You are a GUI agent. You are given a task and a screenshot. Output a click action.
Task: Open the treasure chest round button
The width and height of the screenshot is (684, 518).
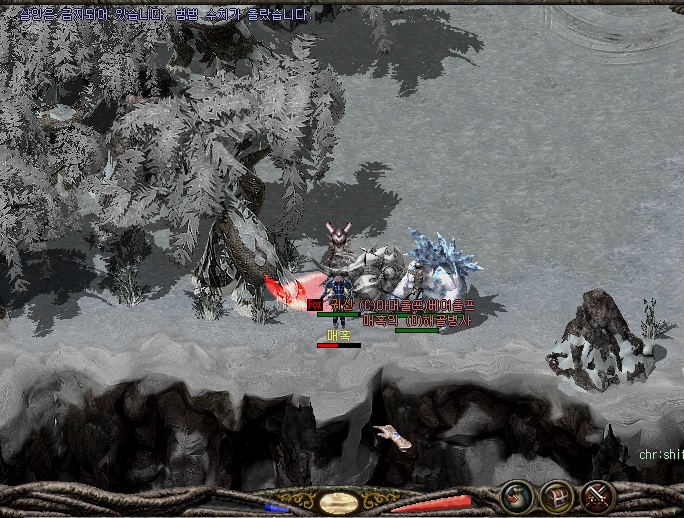pos(556,495)
